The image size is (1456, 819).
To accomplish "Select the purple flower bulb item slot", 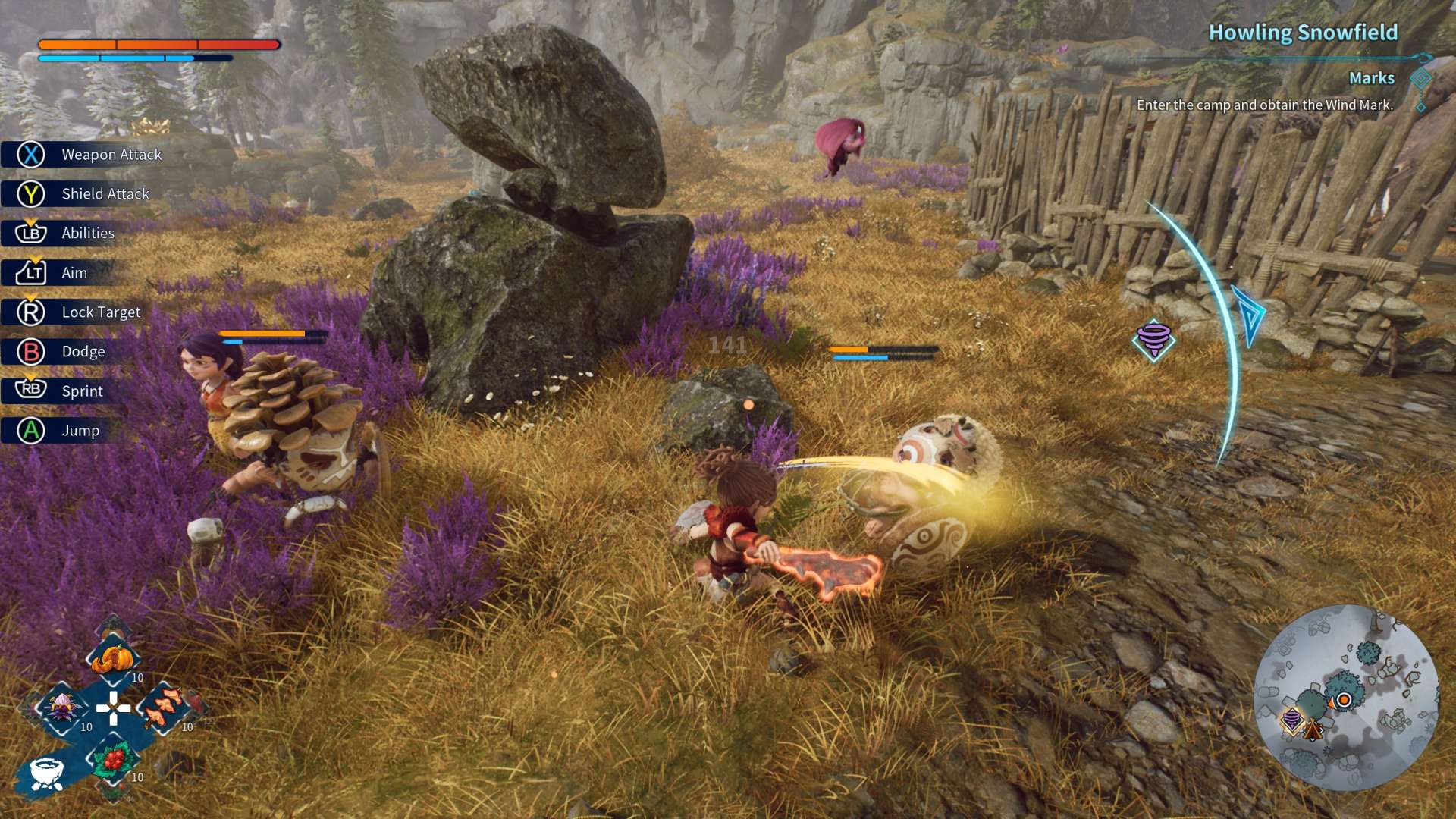I will (x=63, y=708).
